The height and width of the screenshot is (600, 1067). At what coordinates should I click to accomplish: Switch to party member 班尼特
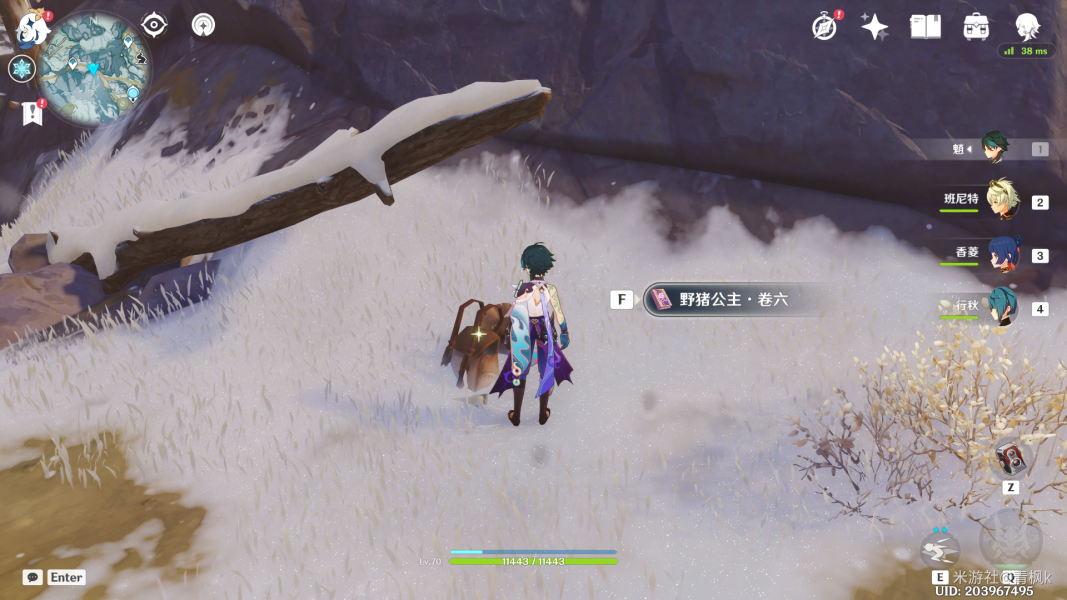point(1001,200)
